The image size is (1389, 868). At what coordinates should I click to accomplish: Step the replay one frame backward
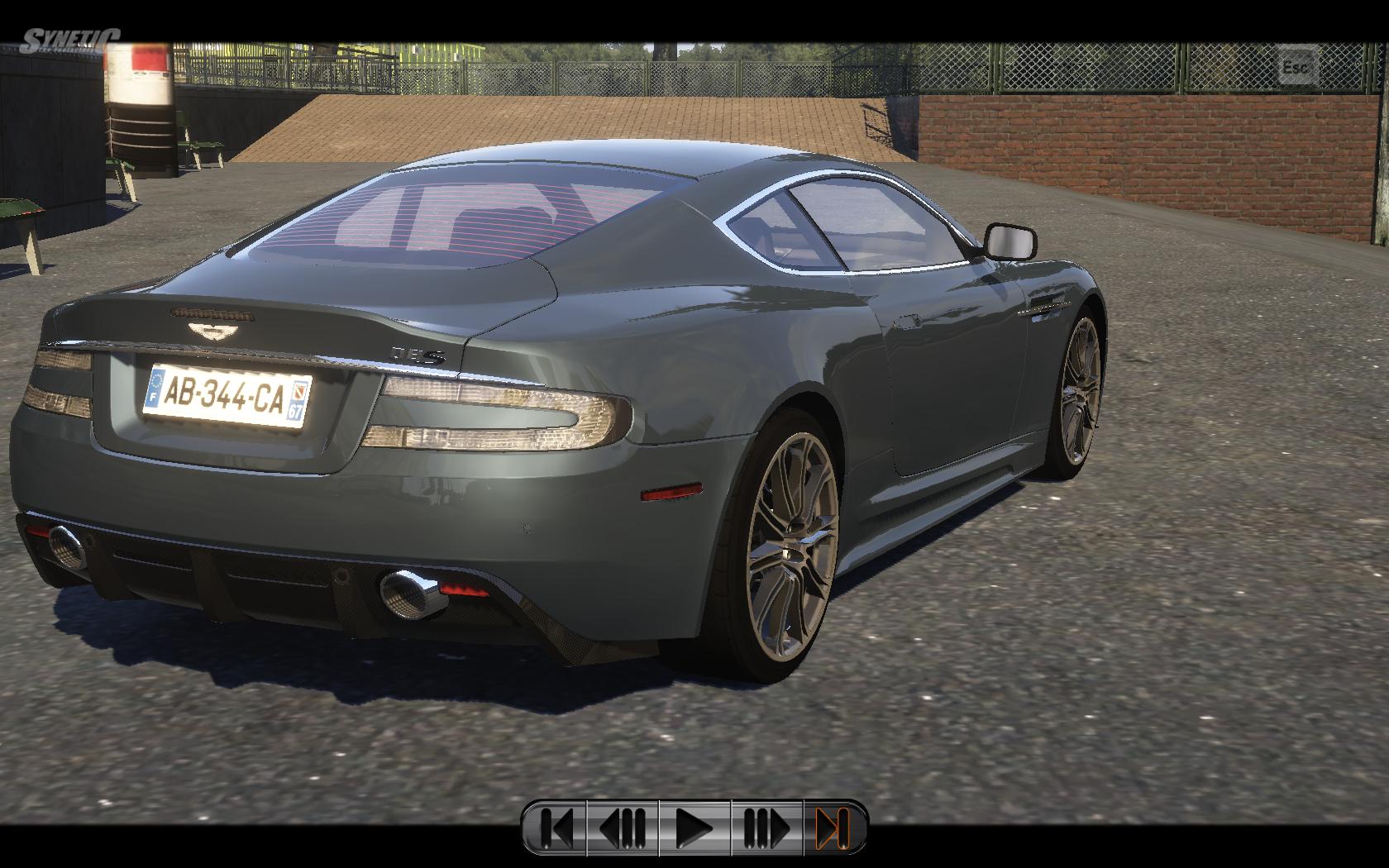[x=623, y=827]
